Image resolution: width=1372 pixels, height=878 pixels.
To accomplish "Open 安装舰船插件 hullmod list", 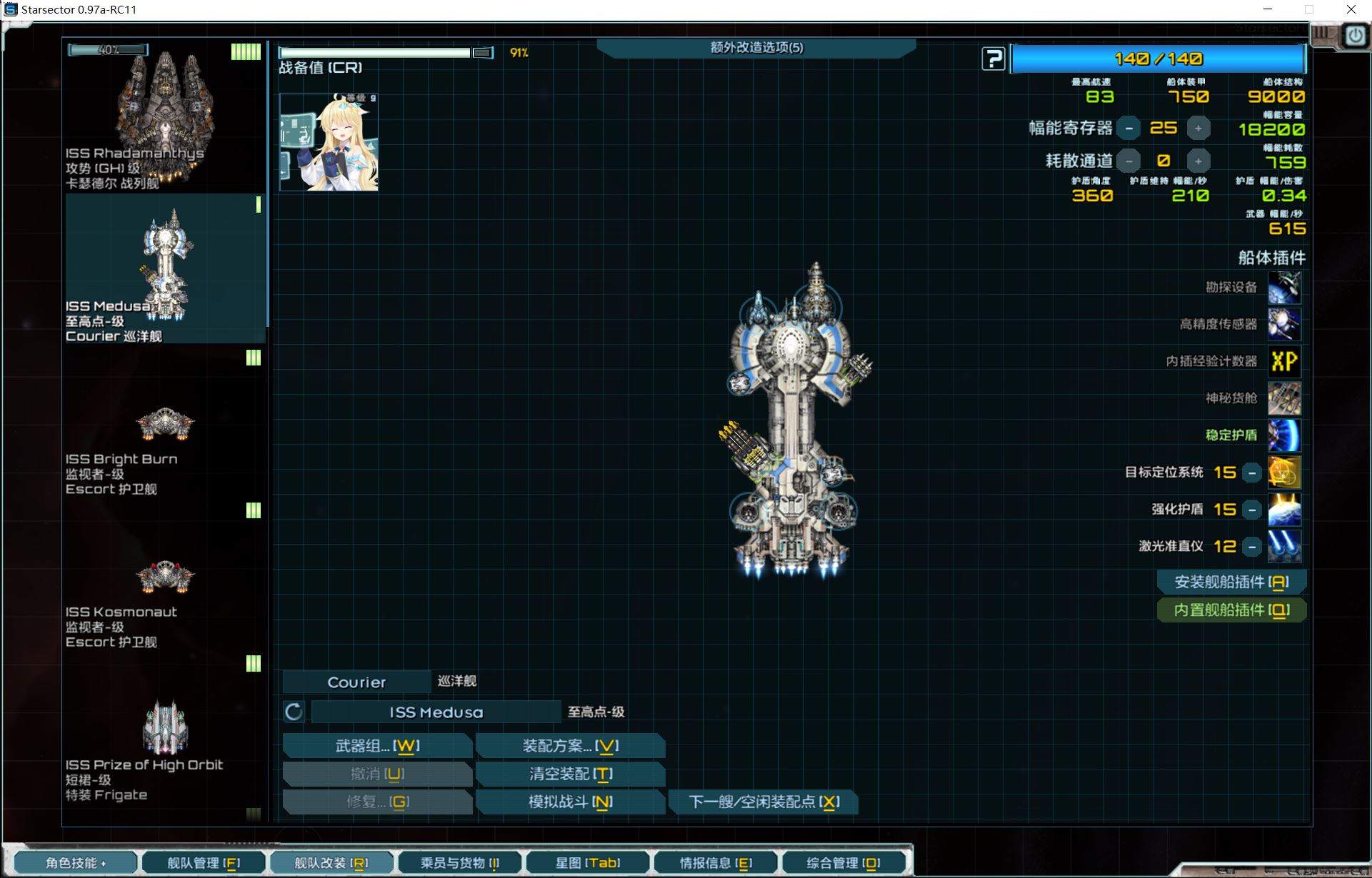I will click(x=1231, y=582).
